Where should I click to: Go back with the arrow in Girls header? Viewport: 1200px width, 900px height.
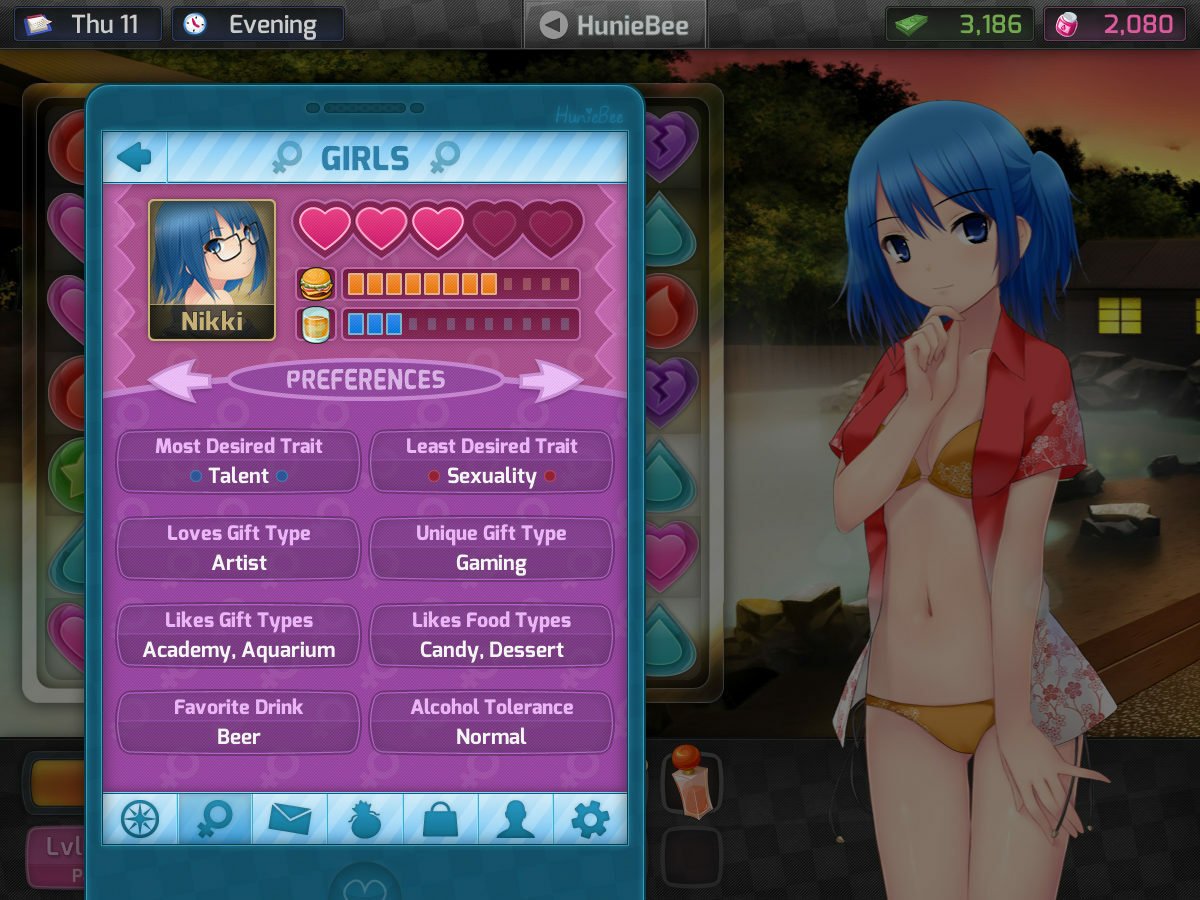(134, 157)
